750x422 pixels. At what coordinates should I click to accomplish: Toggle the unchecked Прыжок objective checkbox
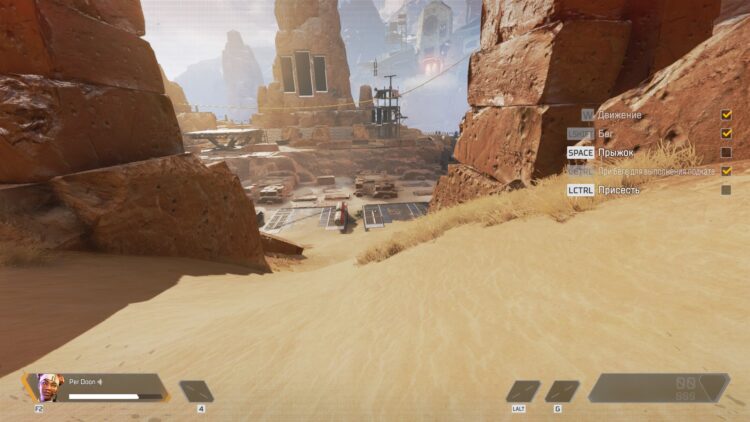pyautogui.click(x=726, y=152)
